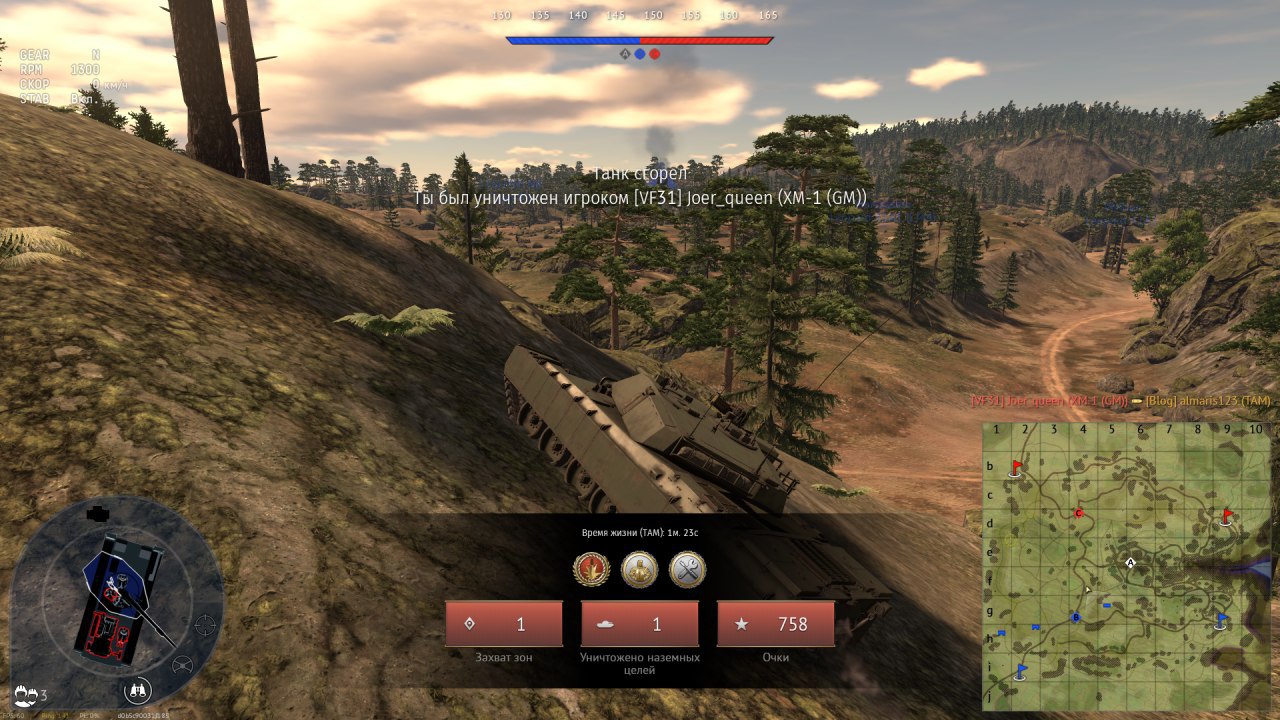Screen dimensions: 1280x720
Task: Click the steering wheel driver icon
Action: [x=182, y=665]
